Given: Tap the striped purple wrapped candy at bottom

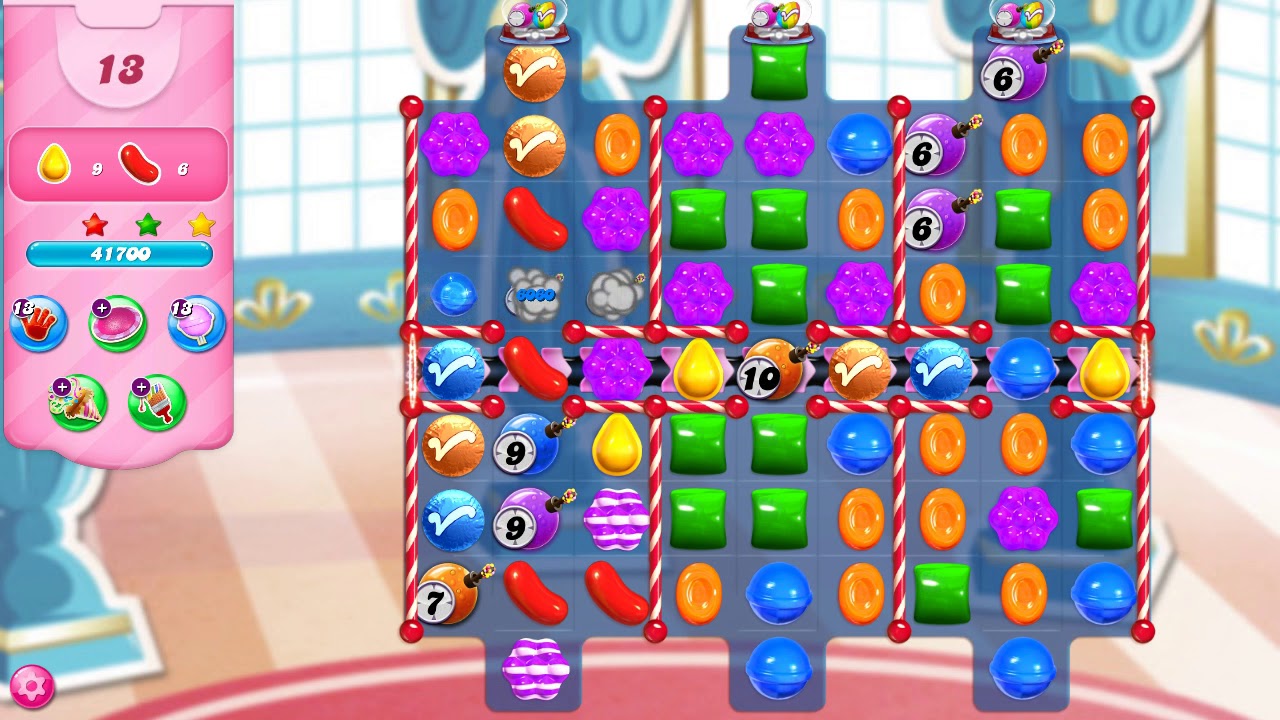Looking at the screenshot, I should click(537, 670).
